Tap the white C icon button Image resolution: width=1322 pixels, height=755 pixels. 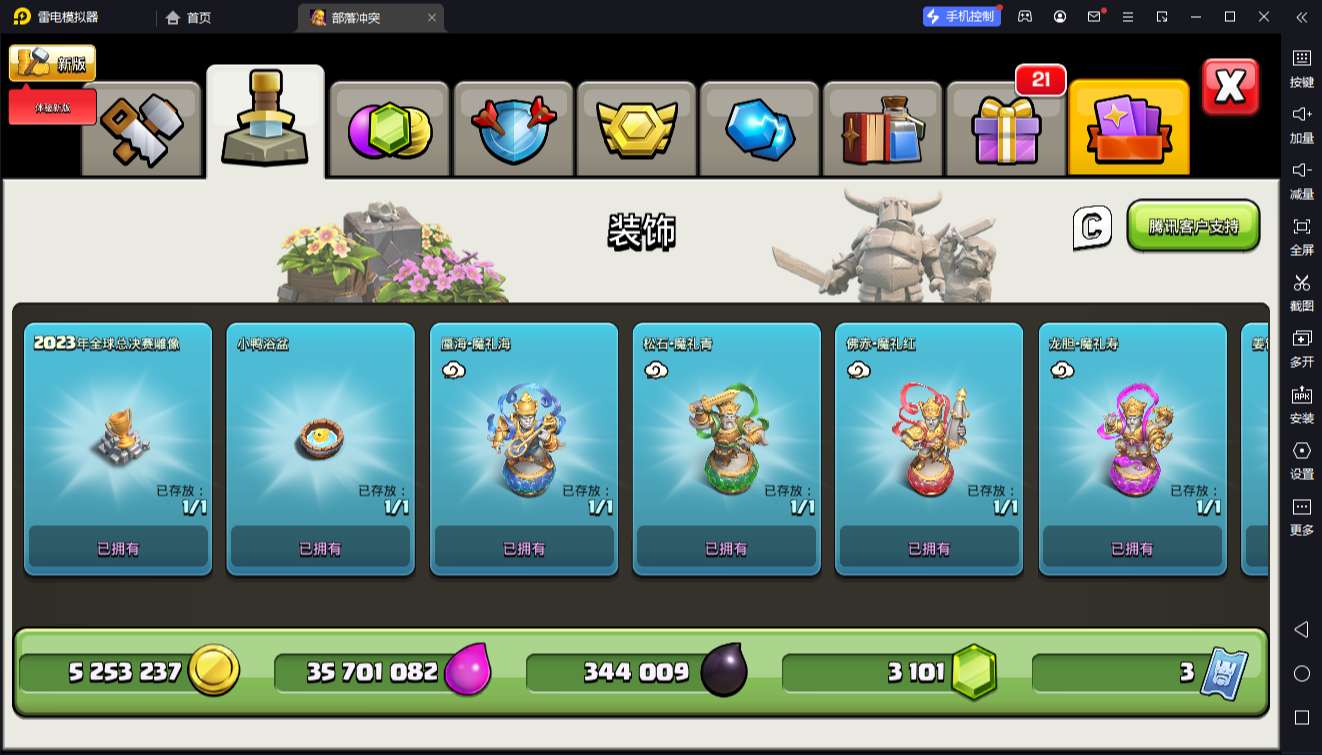point(1092,227)
